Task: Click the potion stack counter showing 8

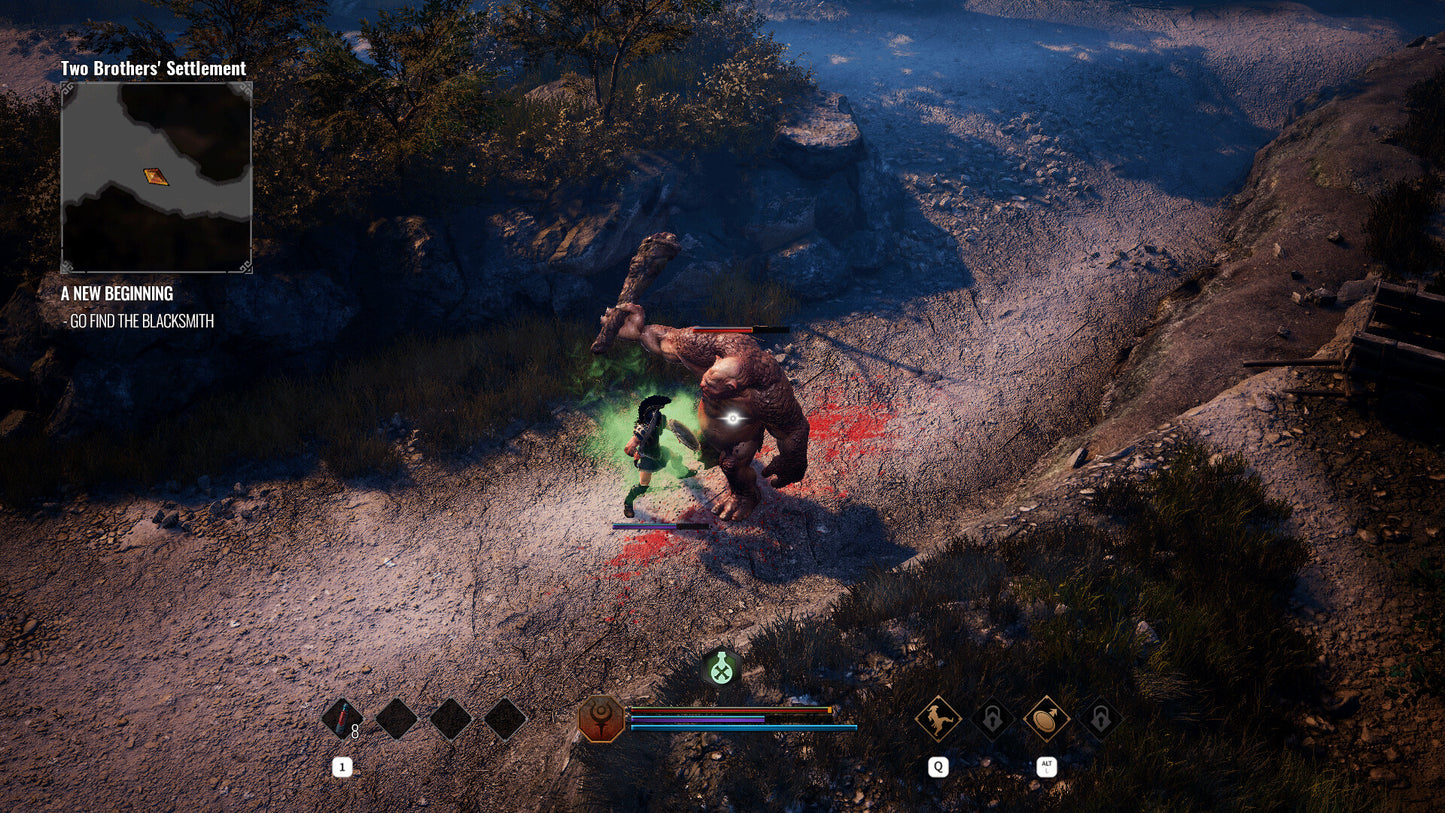Action: 355,731
